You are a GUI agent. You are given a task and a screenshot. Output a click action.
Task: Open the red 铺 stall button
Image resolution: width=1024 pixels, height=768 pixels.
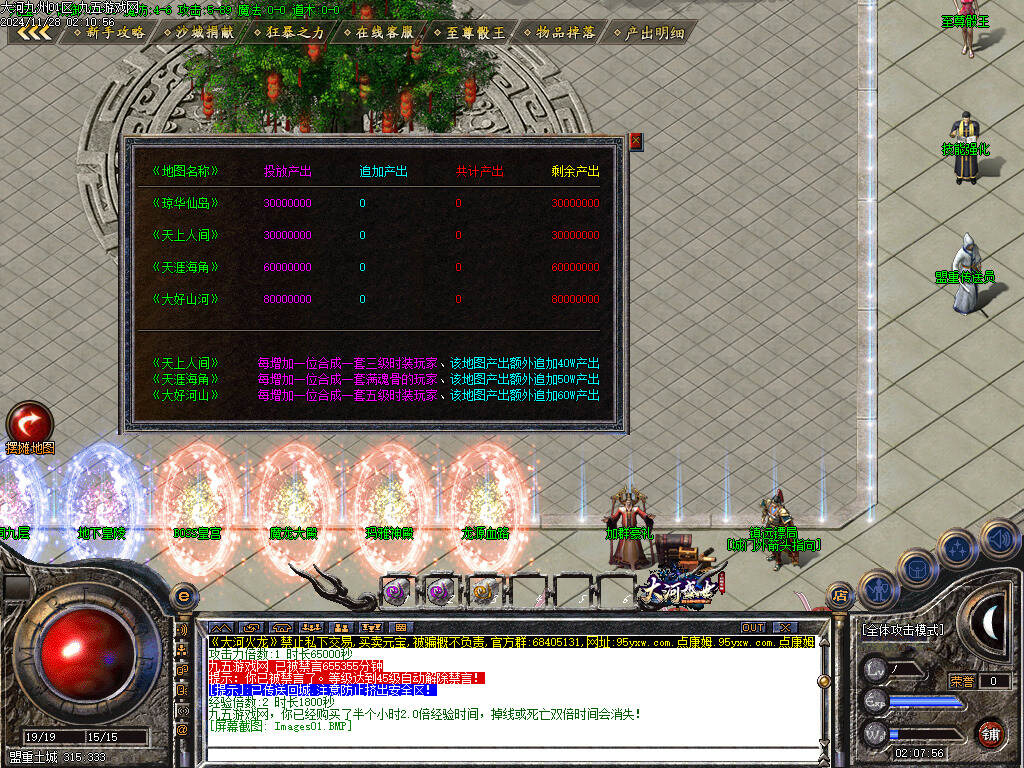(989, 733)
